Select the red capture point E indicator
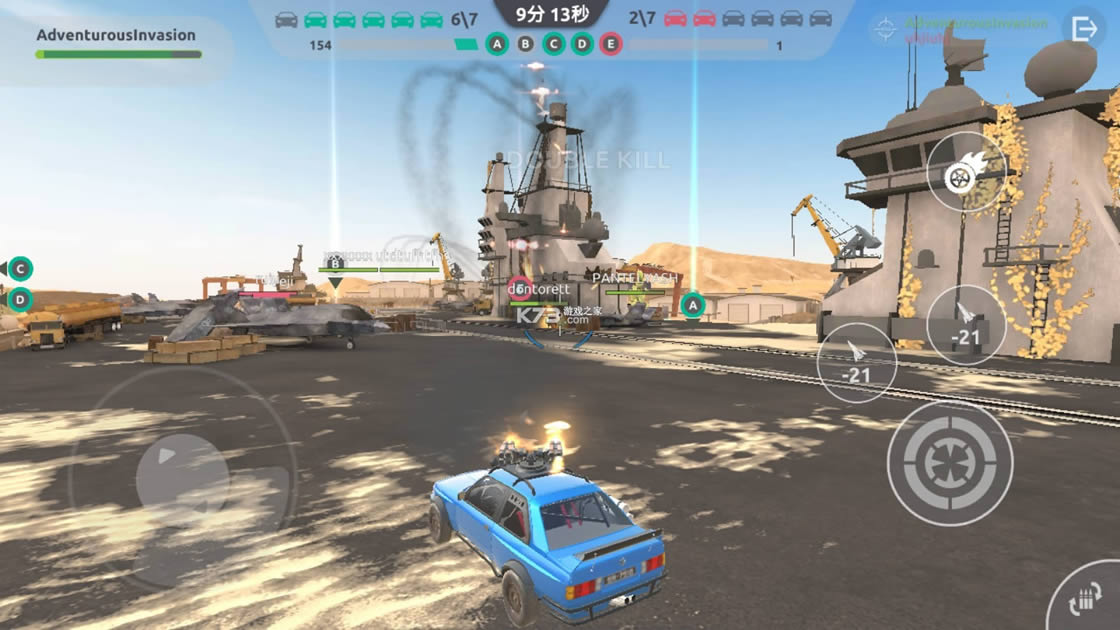 click(x=611, y=44)
